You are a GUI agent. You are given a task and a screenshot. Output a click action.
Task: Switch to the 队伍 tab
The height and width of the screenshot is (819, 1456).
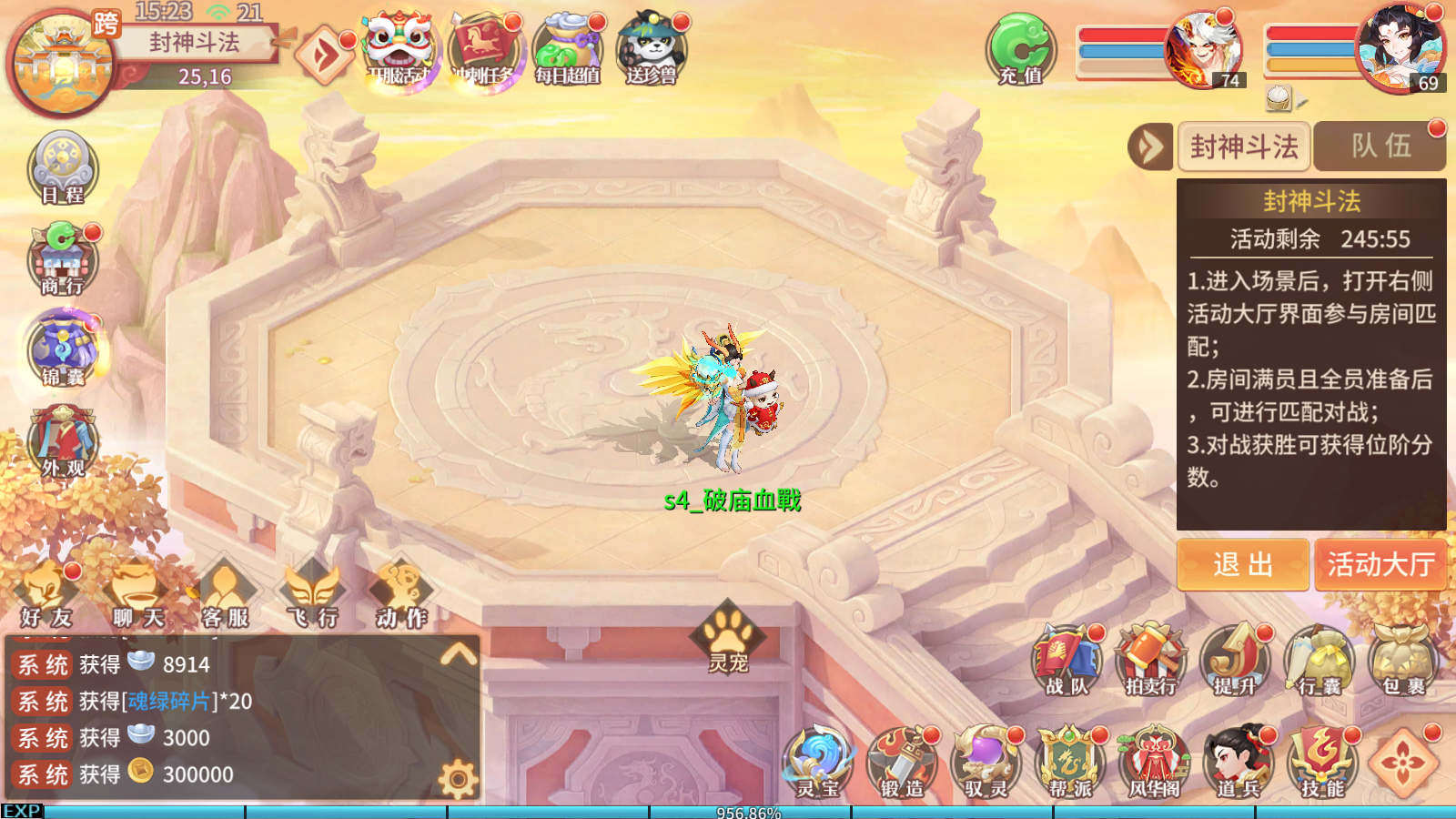tap(1380, 146)
